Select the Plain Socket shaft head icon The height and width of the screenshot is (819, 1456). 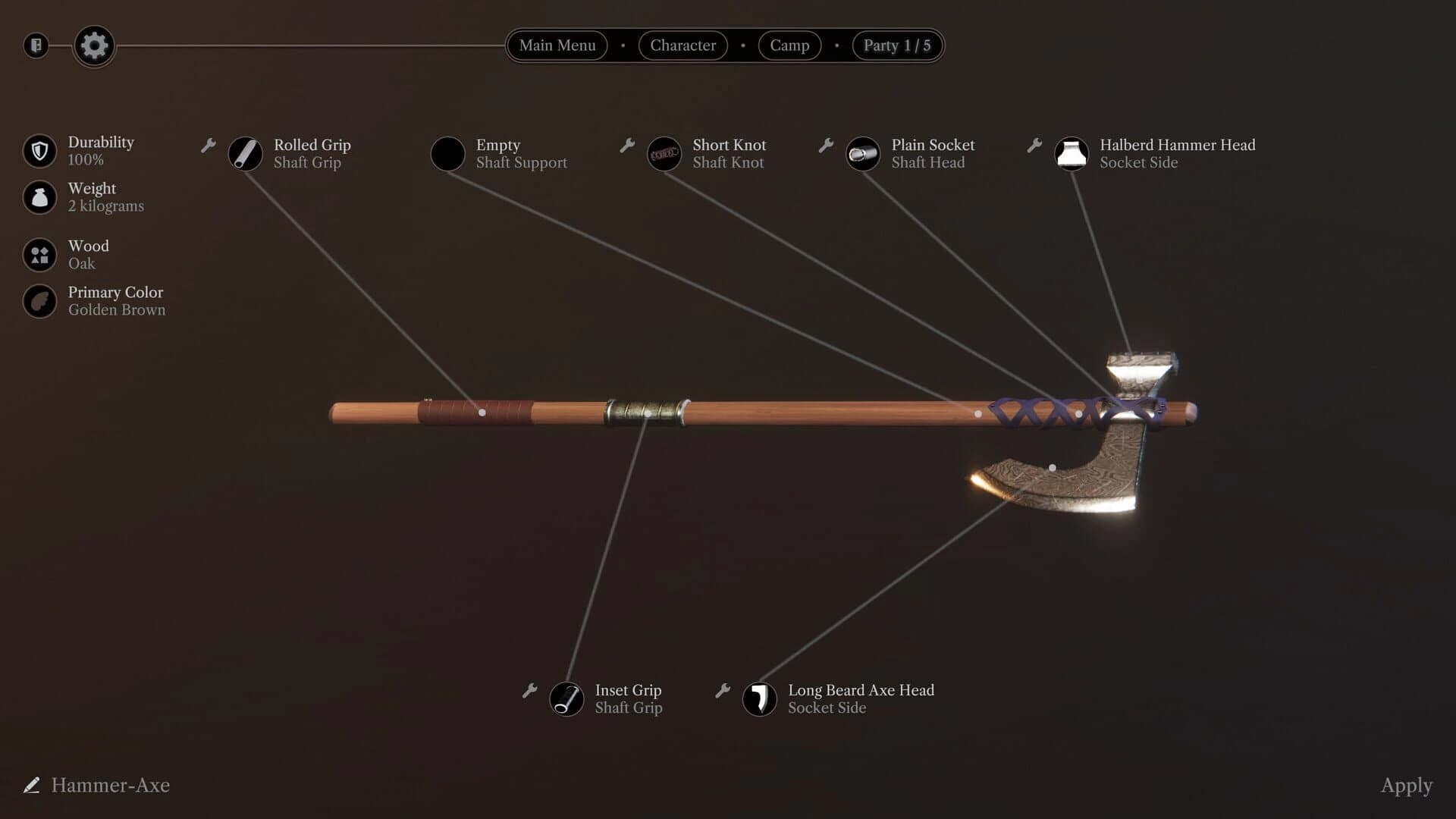coord(863,154)
